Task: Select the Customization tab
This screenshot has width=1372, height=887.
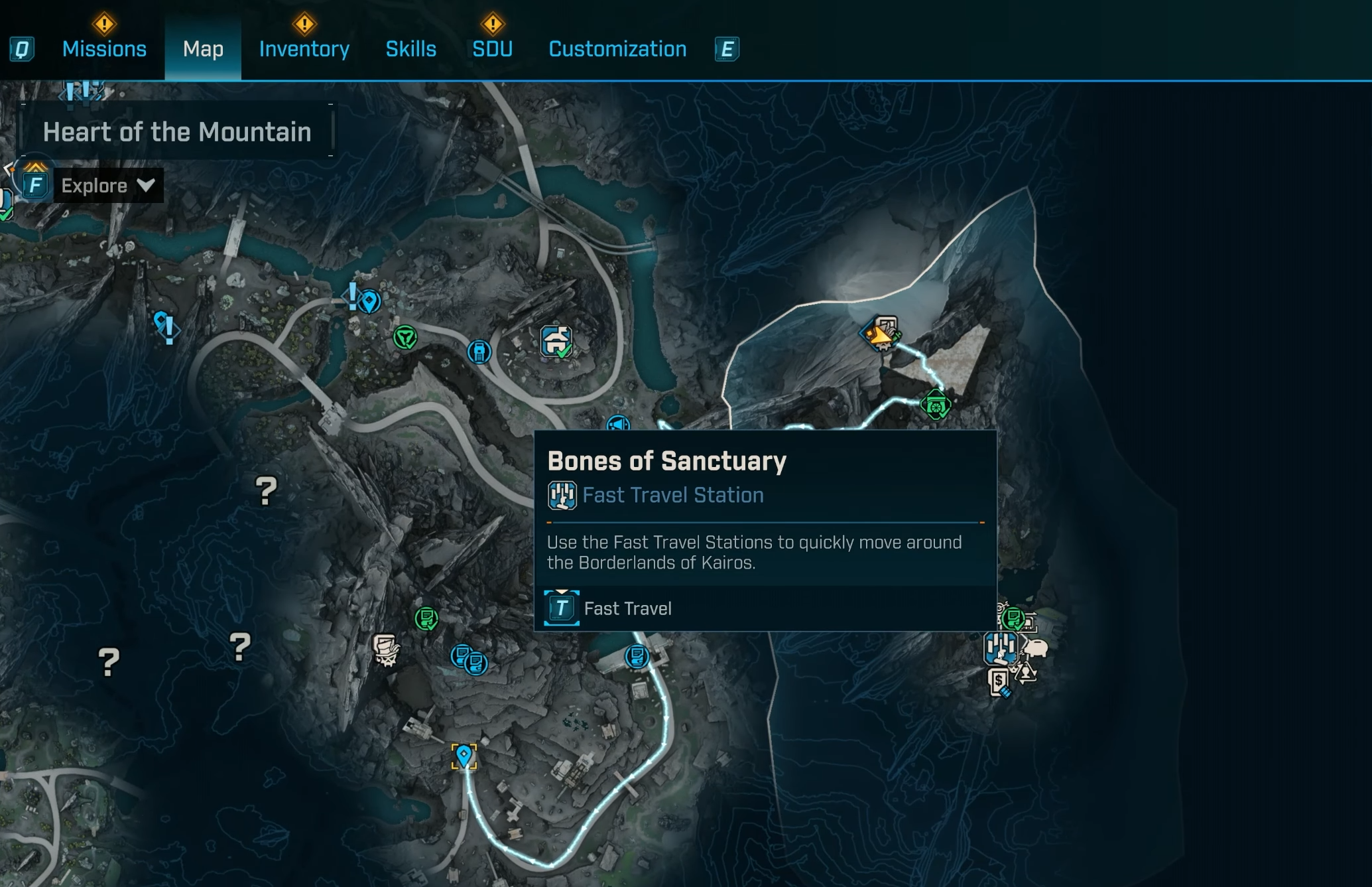Action: [x=617, y=49]
